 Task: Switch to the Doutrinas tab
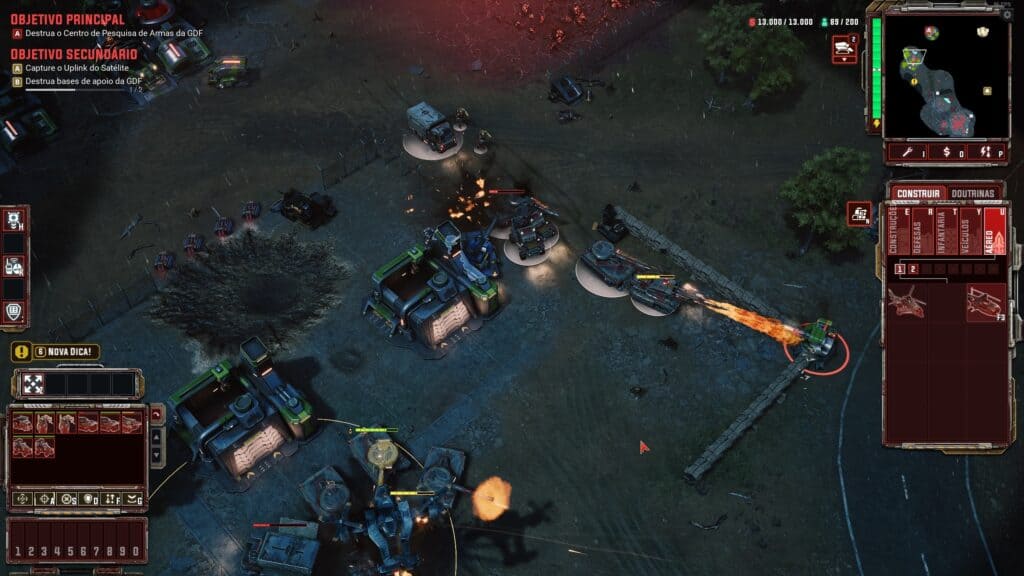[972, 193]
